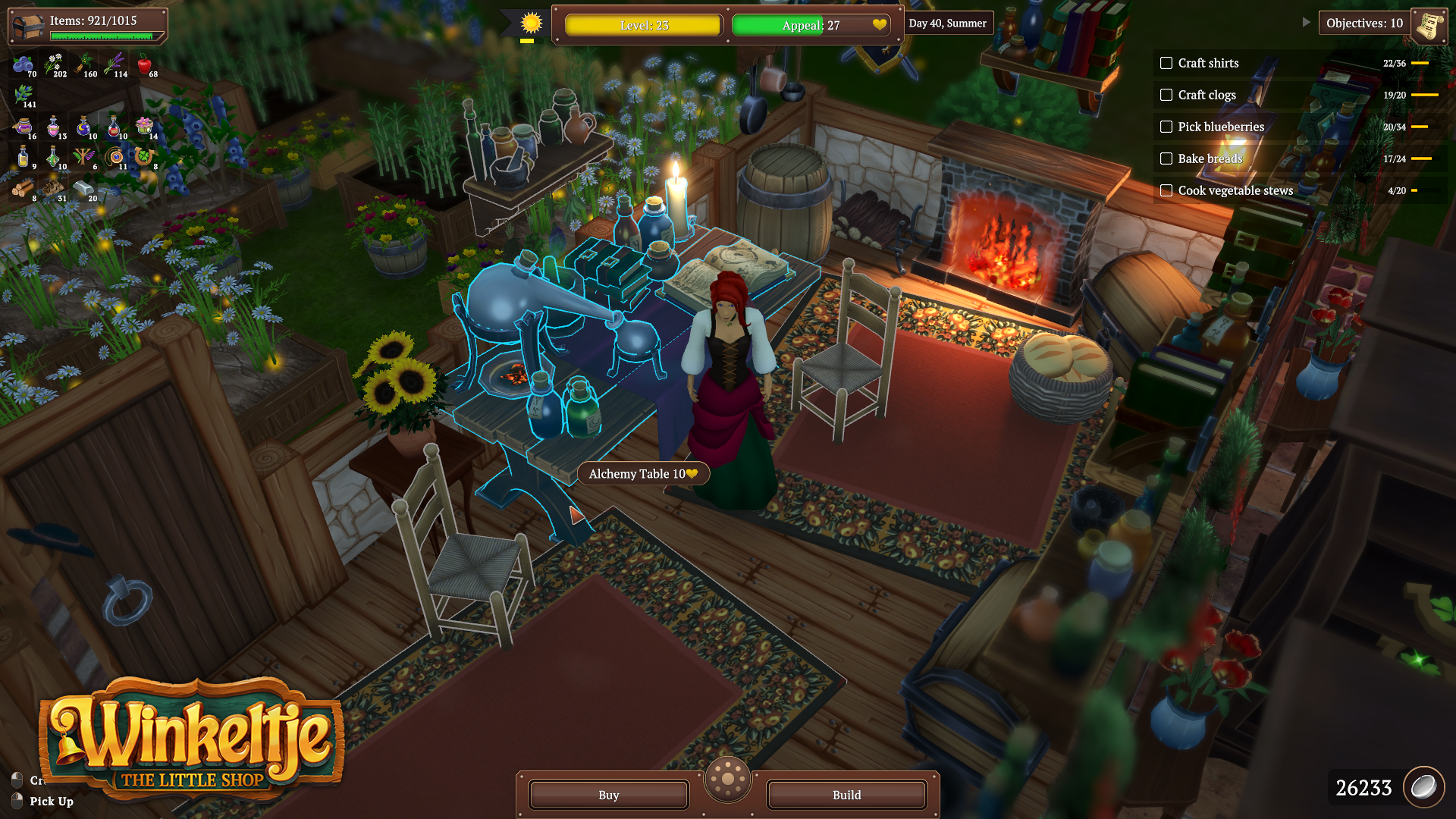This screenshot has width=1456, height=819.
Task: Open the Build menu
Action: (x=846, y=795)
